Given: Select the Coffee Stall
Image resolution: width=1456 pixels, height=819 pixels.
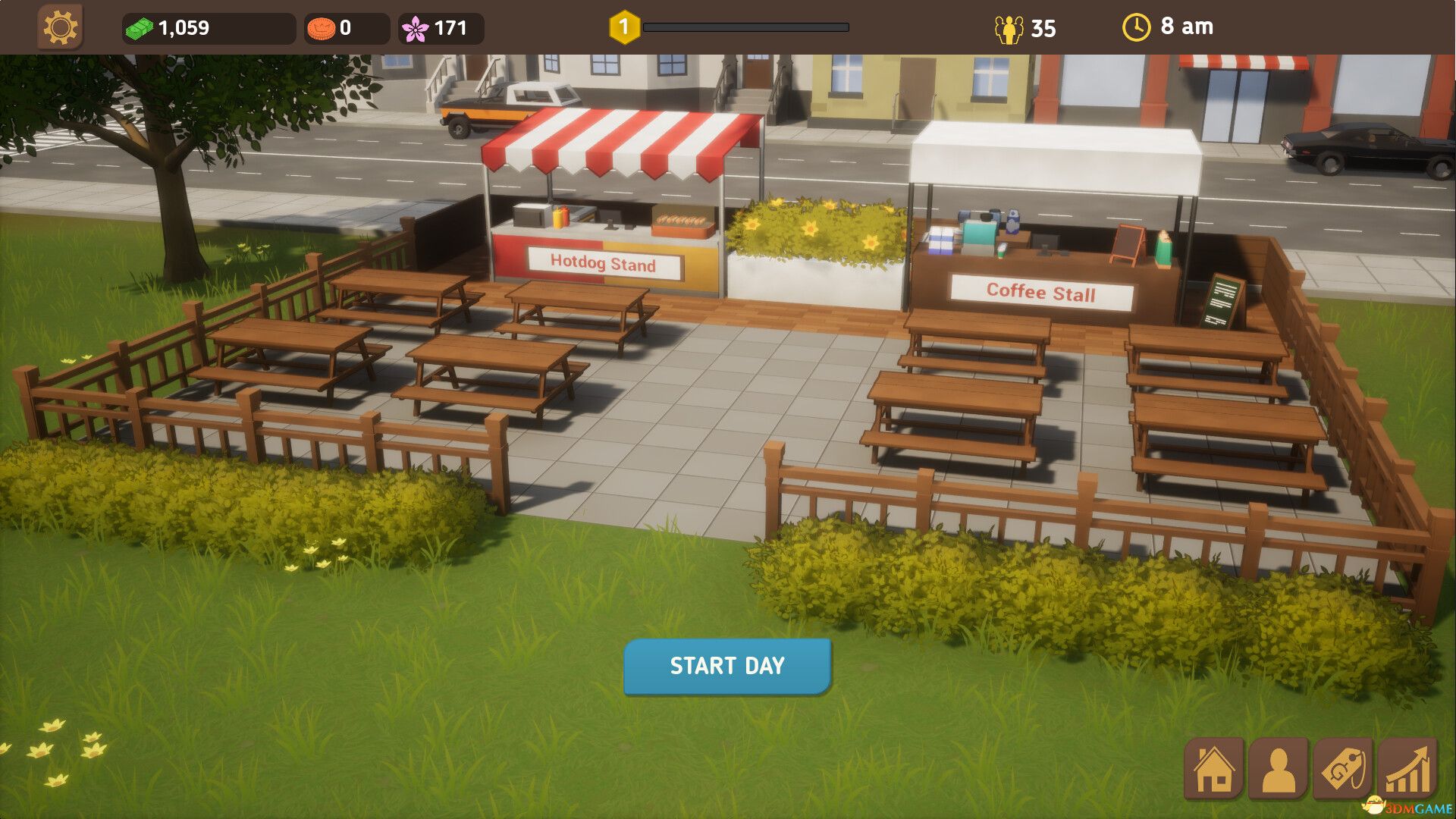Looking at the screenshot, I should point(1041,290).
